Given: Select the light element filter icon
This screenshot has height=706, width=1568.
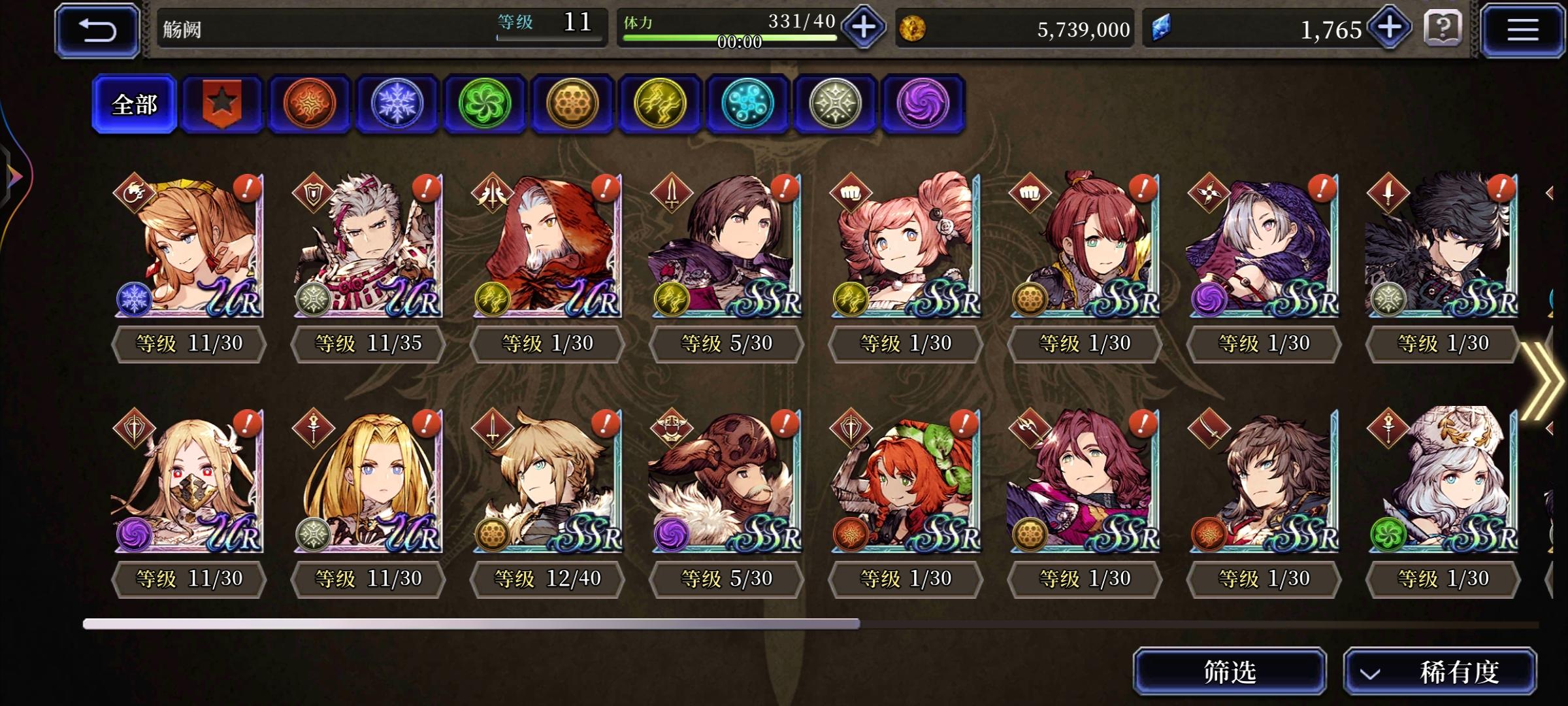Looking at the screenshot, I should (835, 104).
